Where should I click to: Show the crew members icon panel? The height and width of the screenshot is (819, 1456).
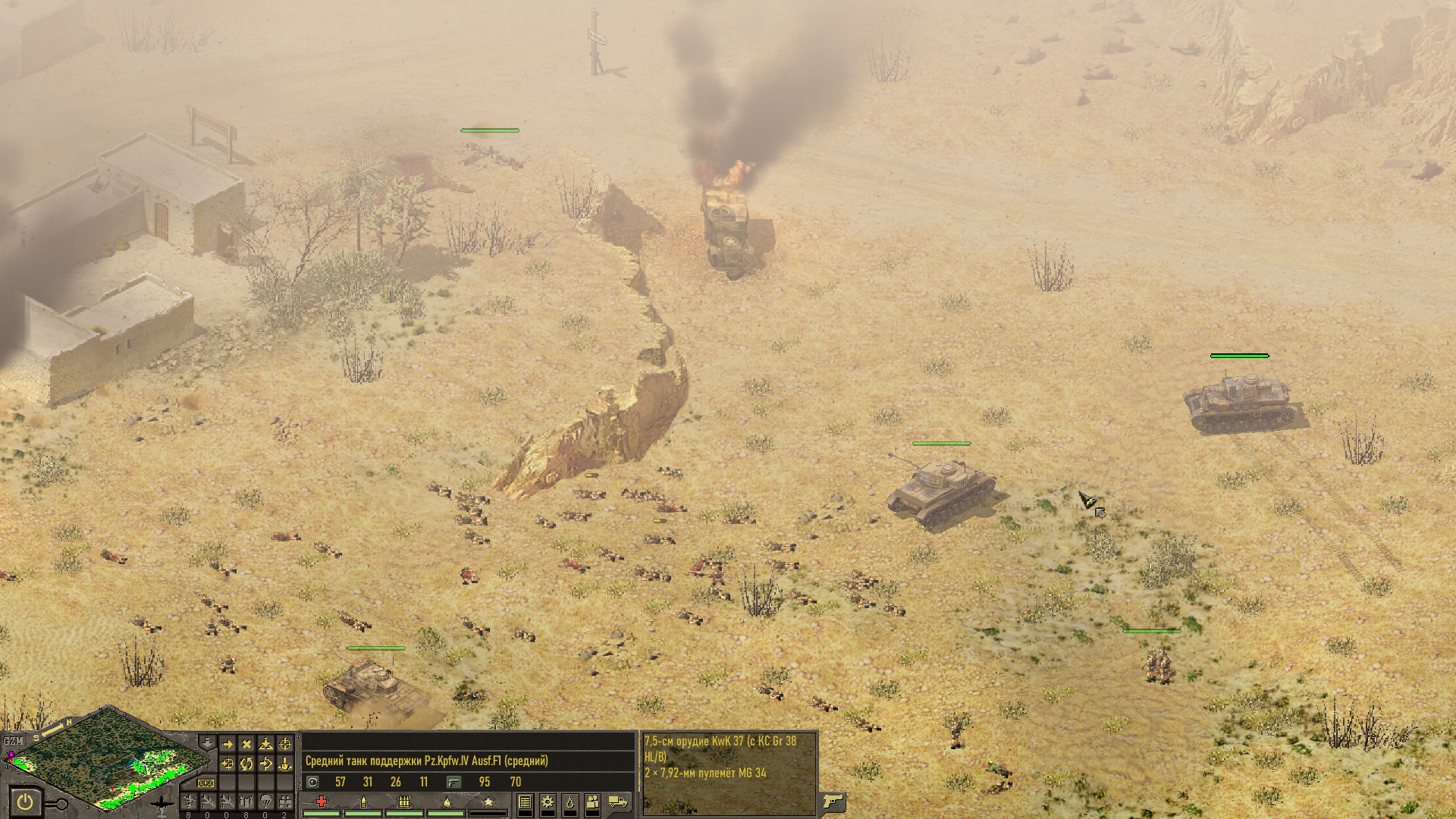pyautogui.click(x=593, y=802)
